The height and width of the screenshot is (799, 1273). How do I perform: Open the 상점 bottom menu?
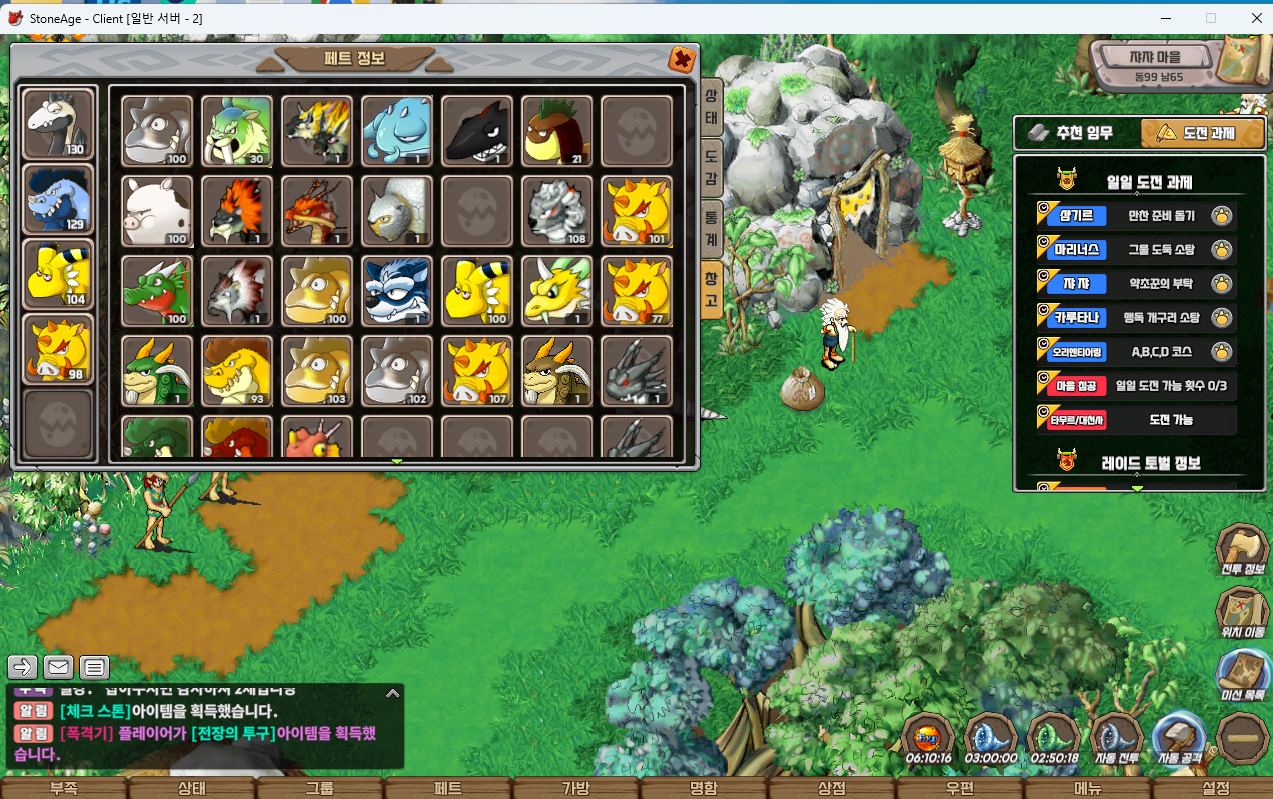[831, 788]
